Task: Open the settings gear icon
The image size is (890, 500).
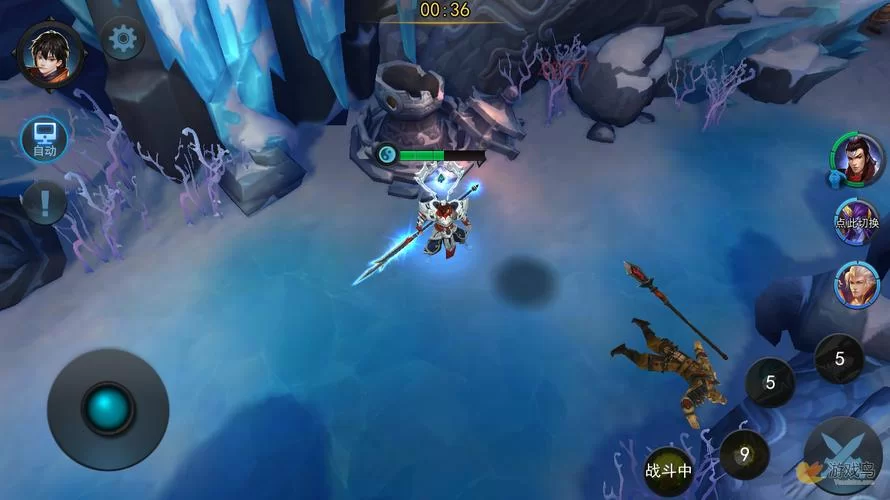Action: [123, 39]
